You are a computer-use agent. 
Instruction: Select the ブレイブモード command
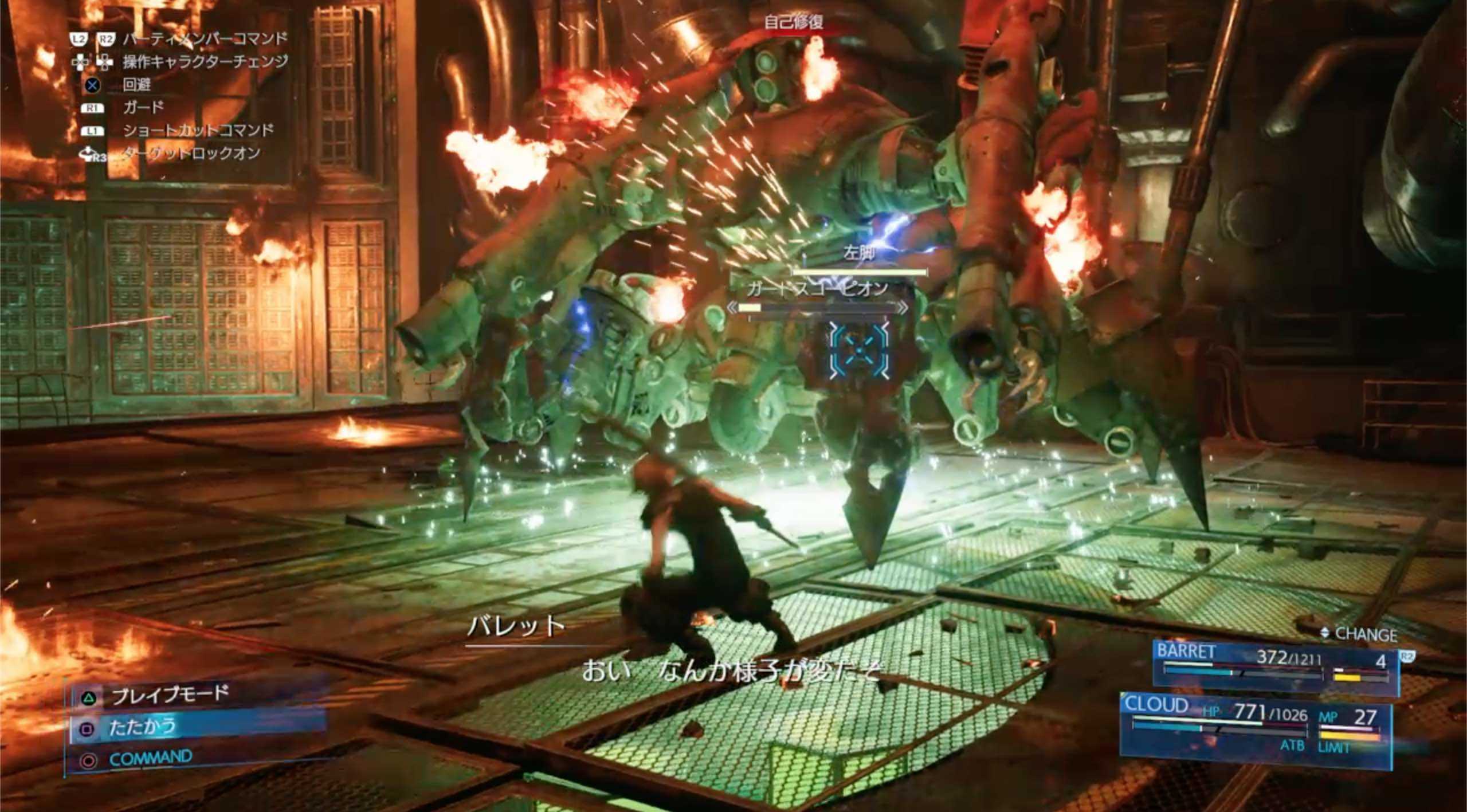pyautogui.click(x=170, y=695)
